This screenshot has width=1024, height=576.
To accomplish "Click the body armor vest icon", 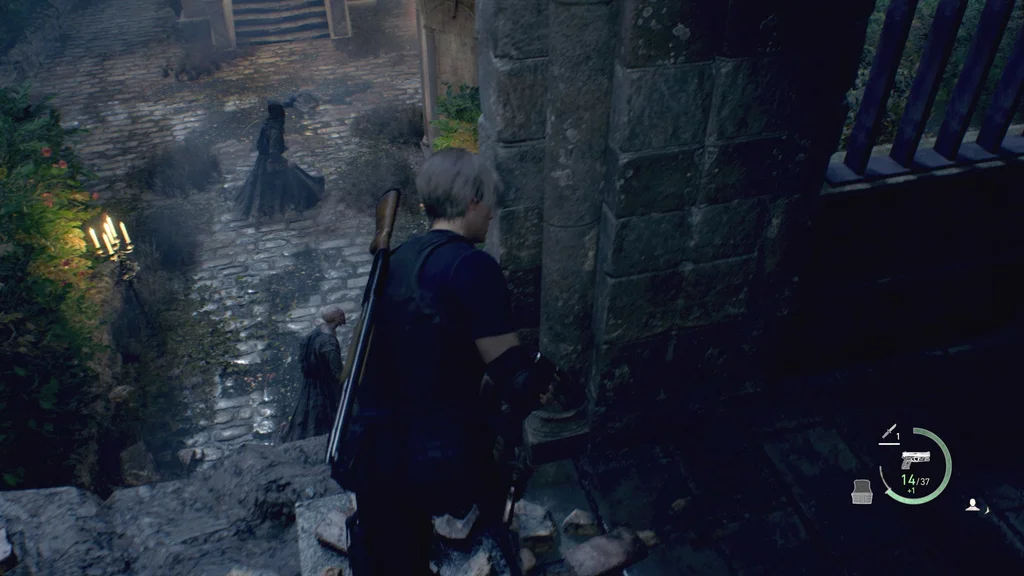I will [862, 491].
